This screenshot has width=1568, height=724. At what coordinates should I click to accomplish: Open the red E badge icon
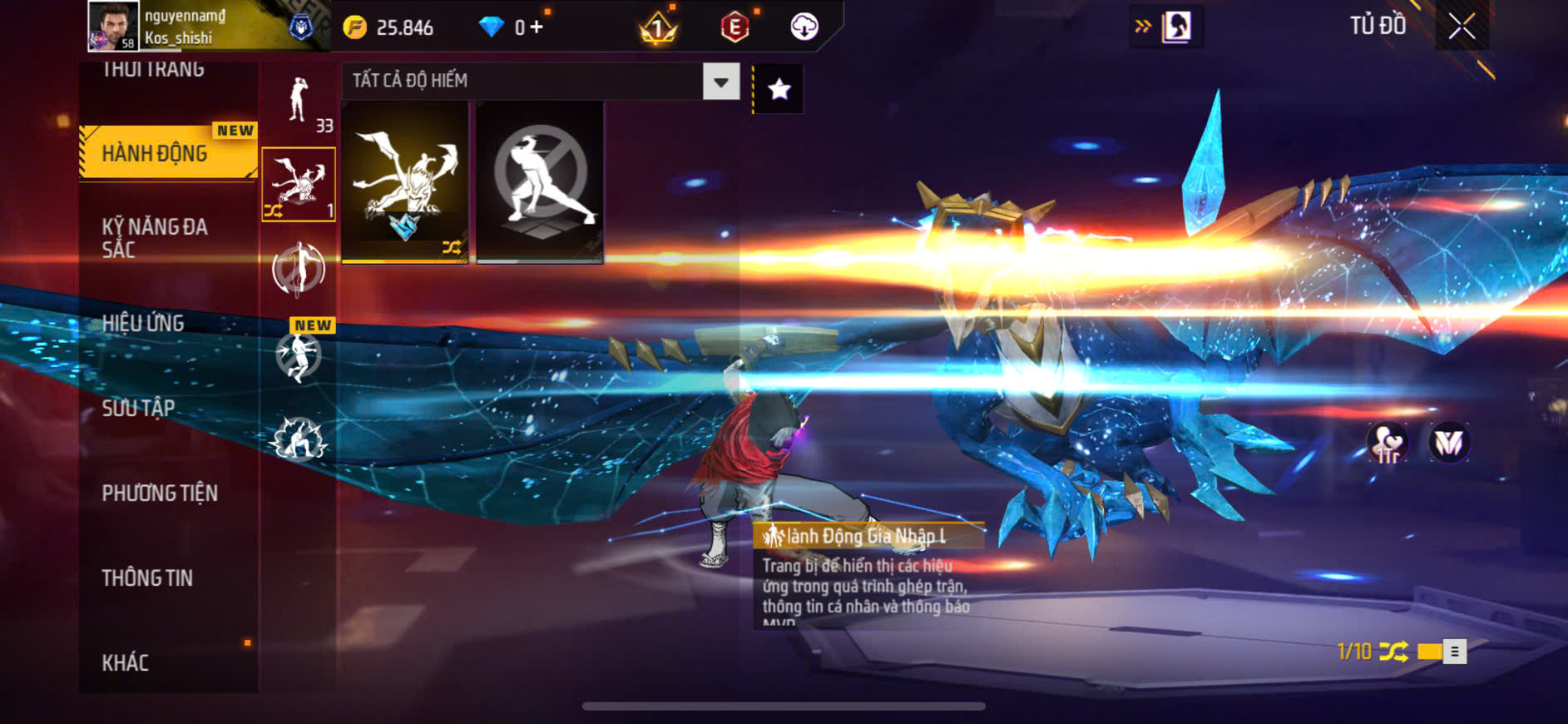[735, 27]
